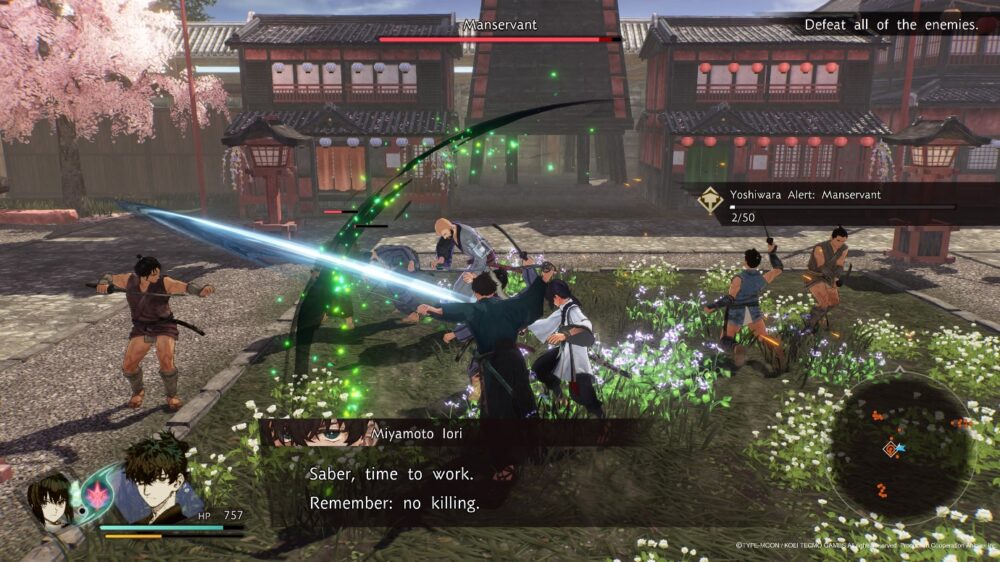Click the orange player marker on minimap
The width and height of the screenshot is (1000, 562).
tap(890, 449)
